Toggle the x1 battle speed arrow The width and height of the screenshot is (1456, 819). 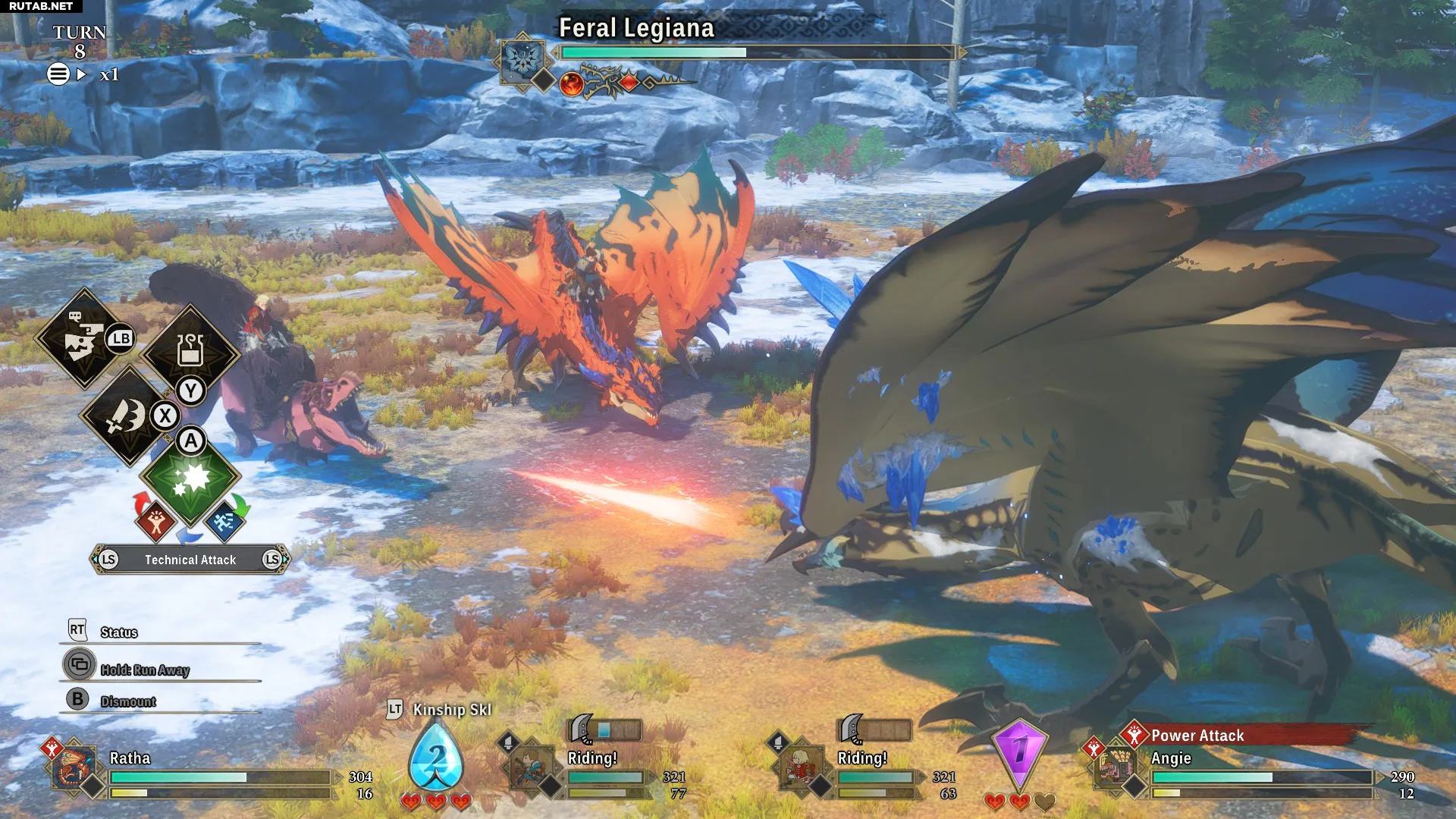tap(83, 74)
